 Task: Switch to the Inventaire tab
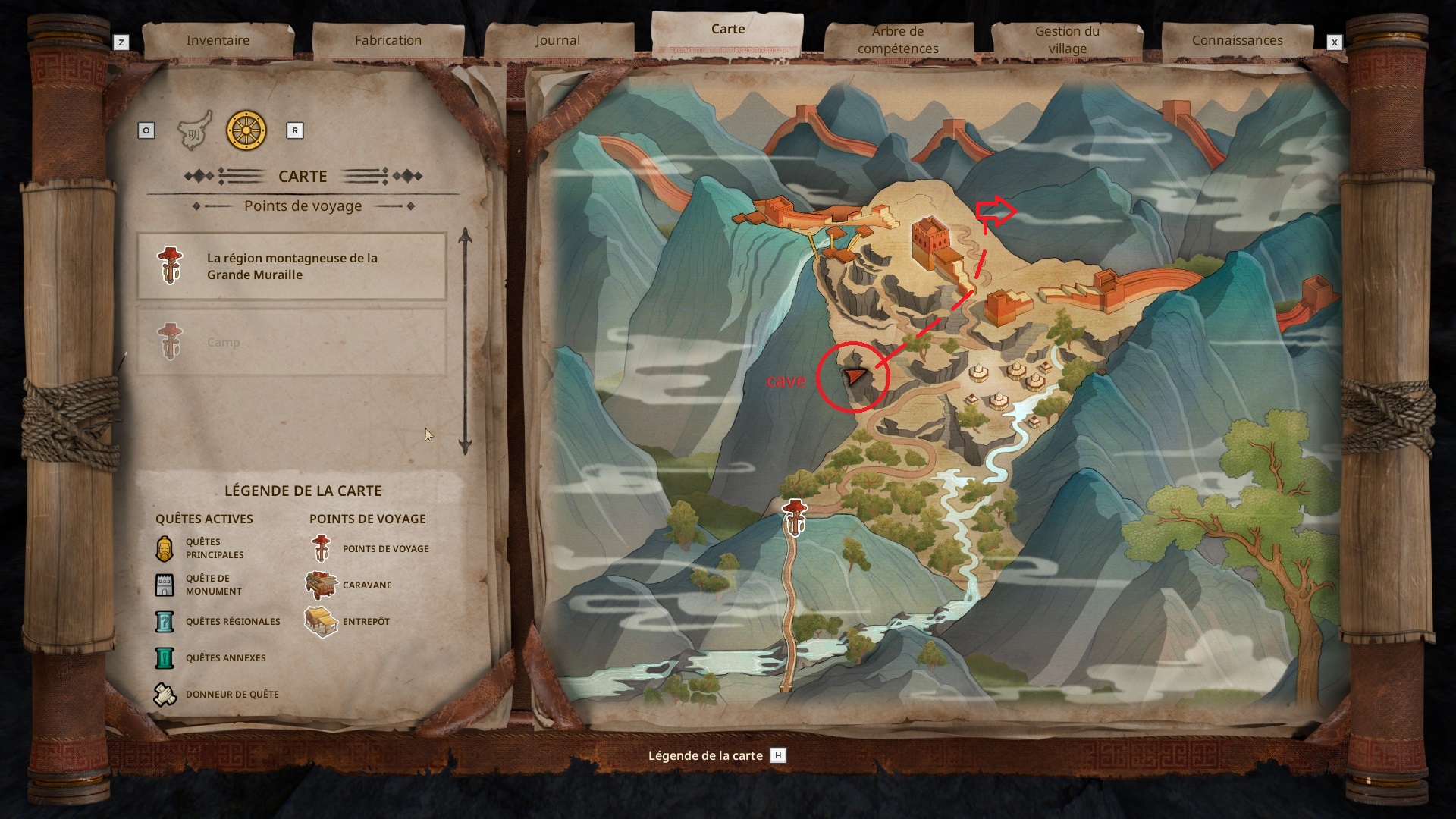(x=218, y=40)
